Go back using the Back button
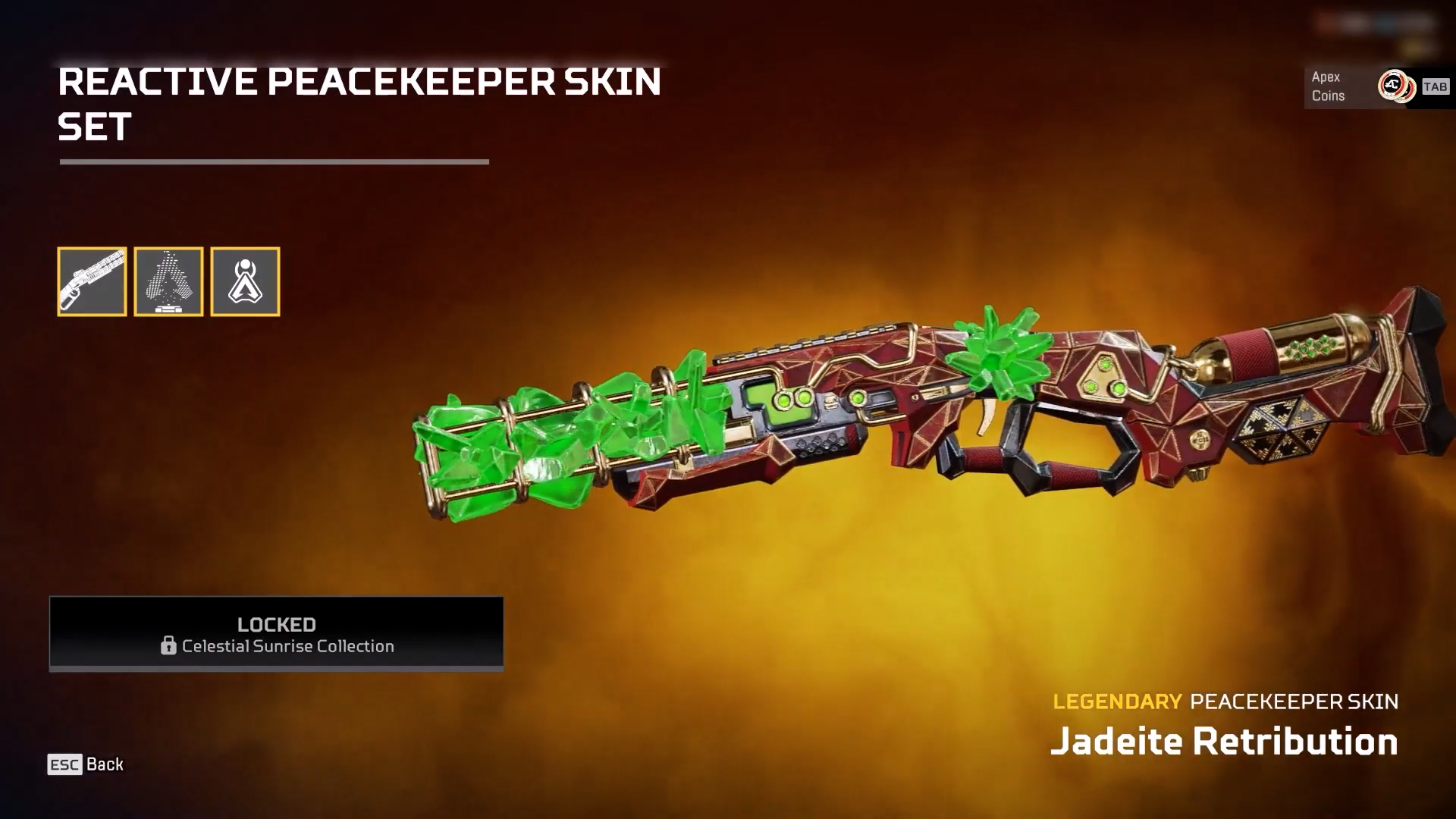Screen dimensions: 1456x819 pos(86,764)
